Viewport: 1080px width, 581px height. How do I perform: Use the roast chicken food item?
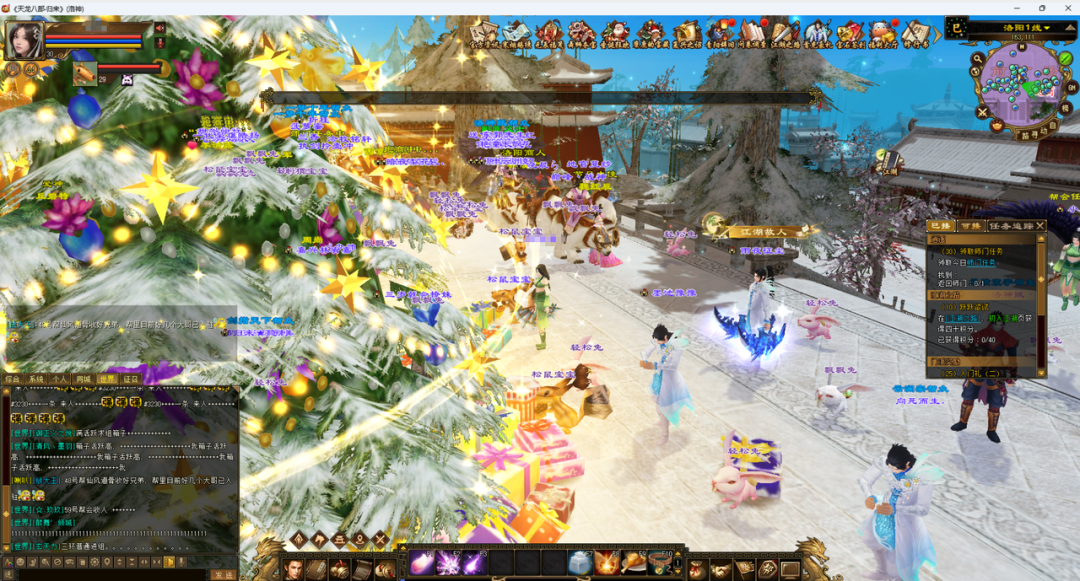point(634,563)
